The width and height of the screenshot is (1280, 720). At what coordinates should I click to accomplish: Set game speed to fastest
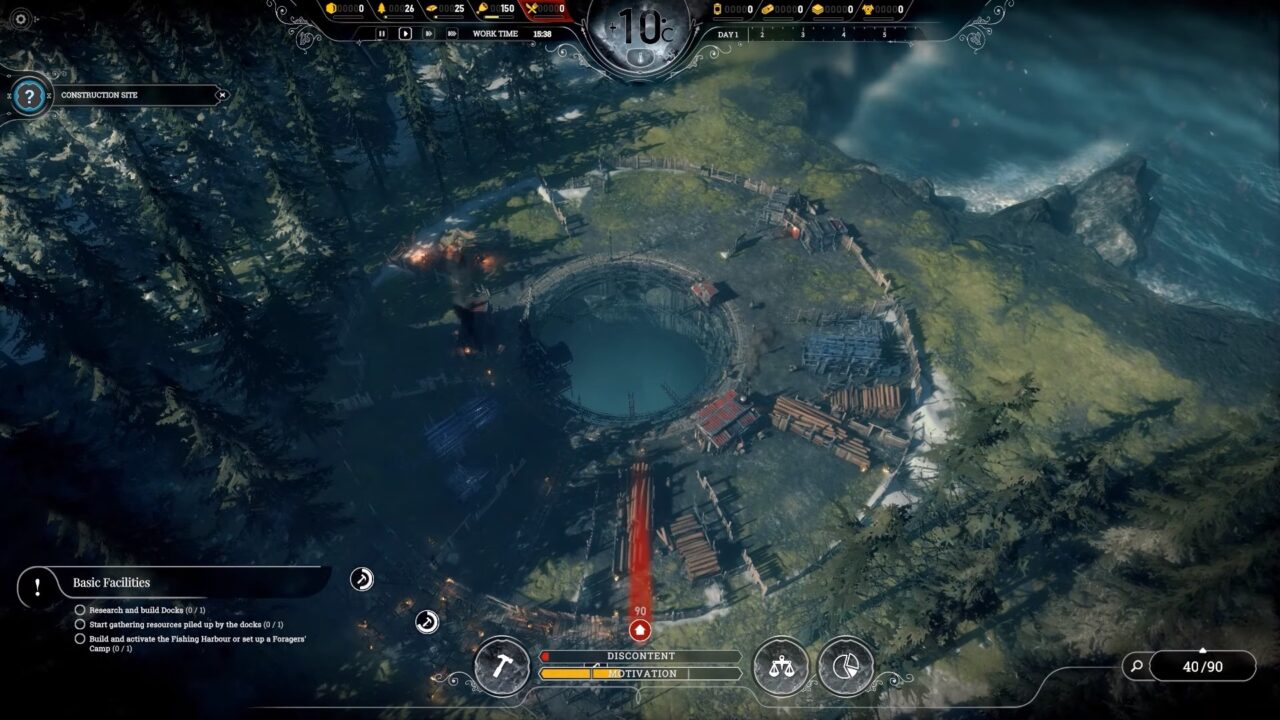451,33
